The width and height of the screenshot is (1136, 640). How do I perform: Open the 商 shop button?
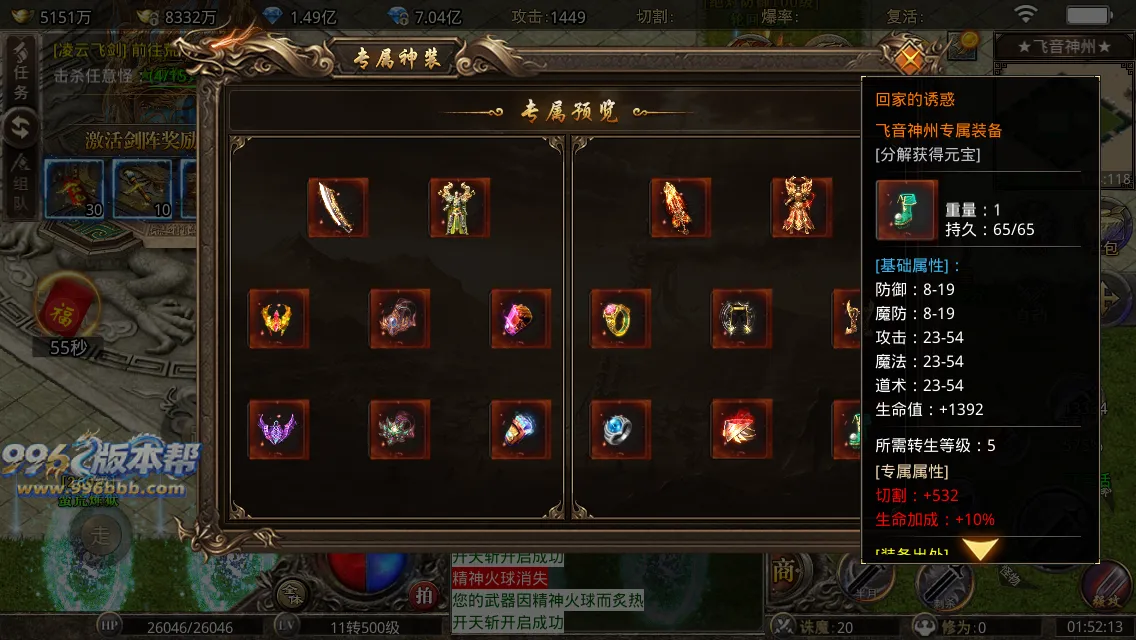pyautogui.click(x=784, y=571)
